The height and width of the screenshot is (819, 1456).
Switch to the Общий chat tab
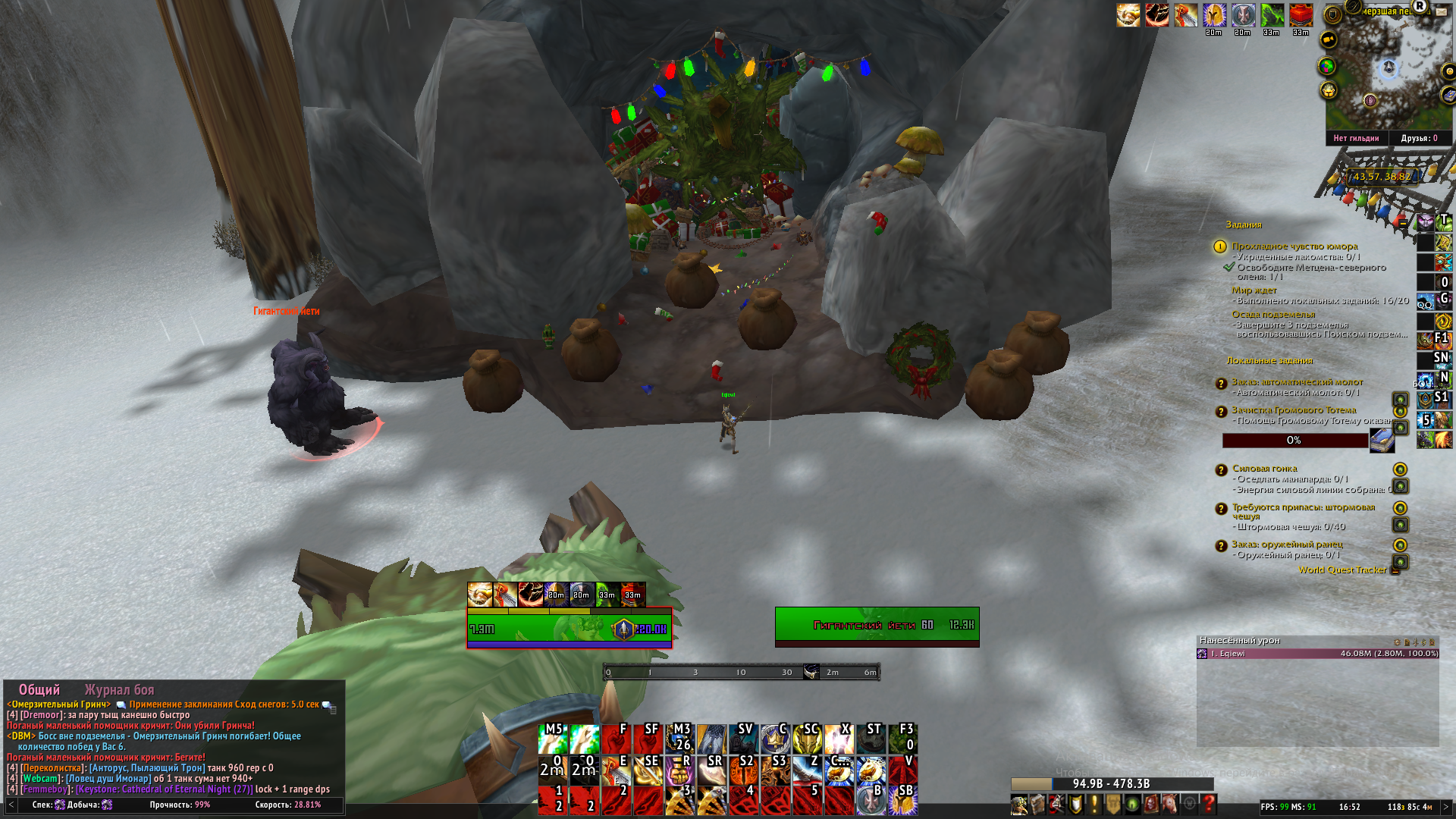coord(39,689)
